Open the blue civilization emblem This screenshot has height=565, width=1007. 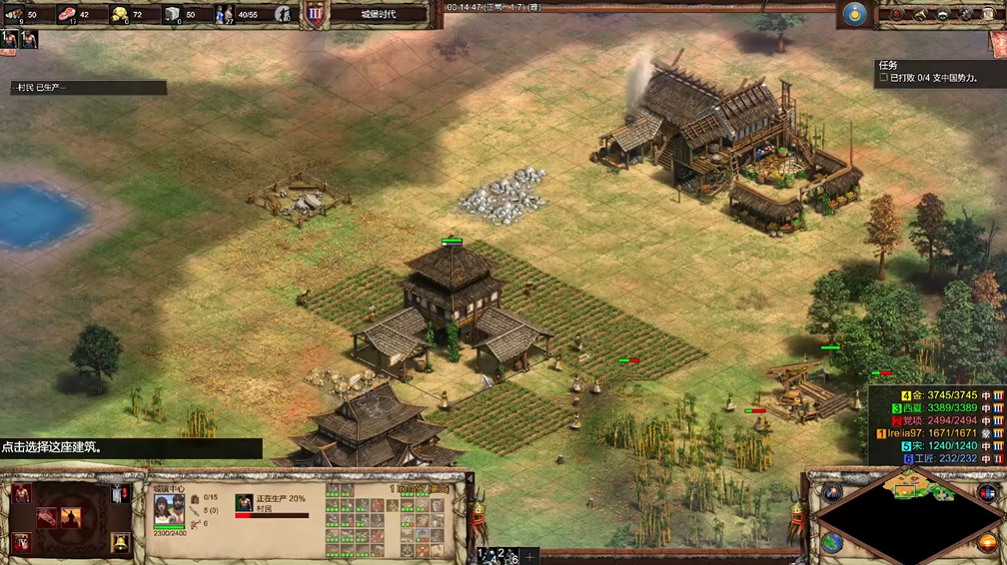tap(853, 14)
